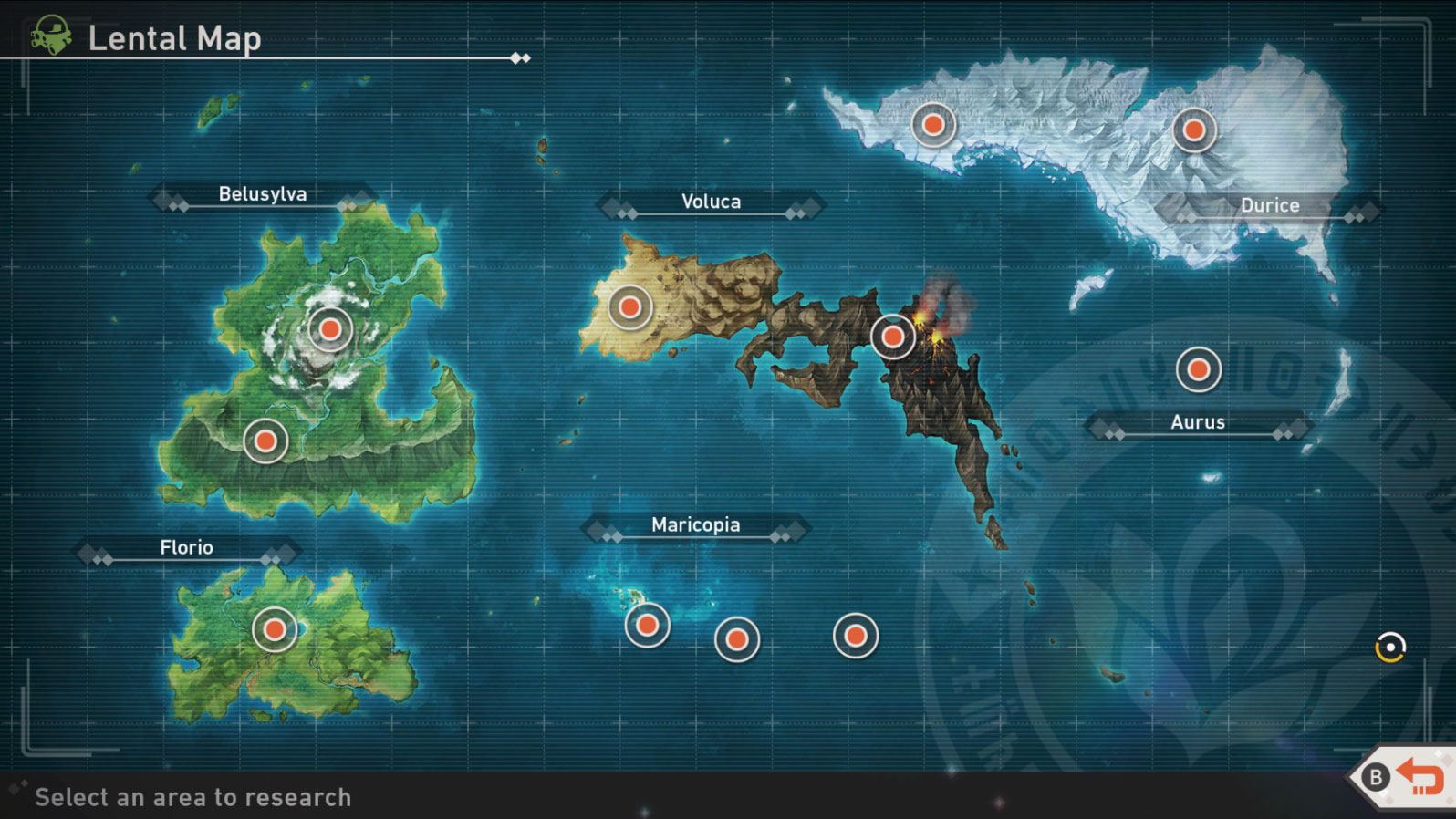Choose the Maricopia marker beside the small islet
The image size is (1456, 819).
click(x=647, y=626)
